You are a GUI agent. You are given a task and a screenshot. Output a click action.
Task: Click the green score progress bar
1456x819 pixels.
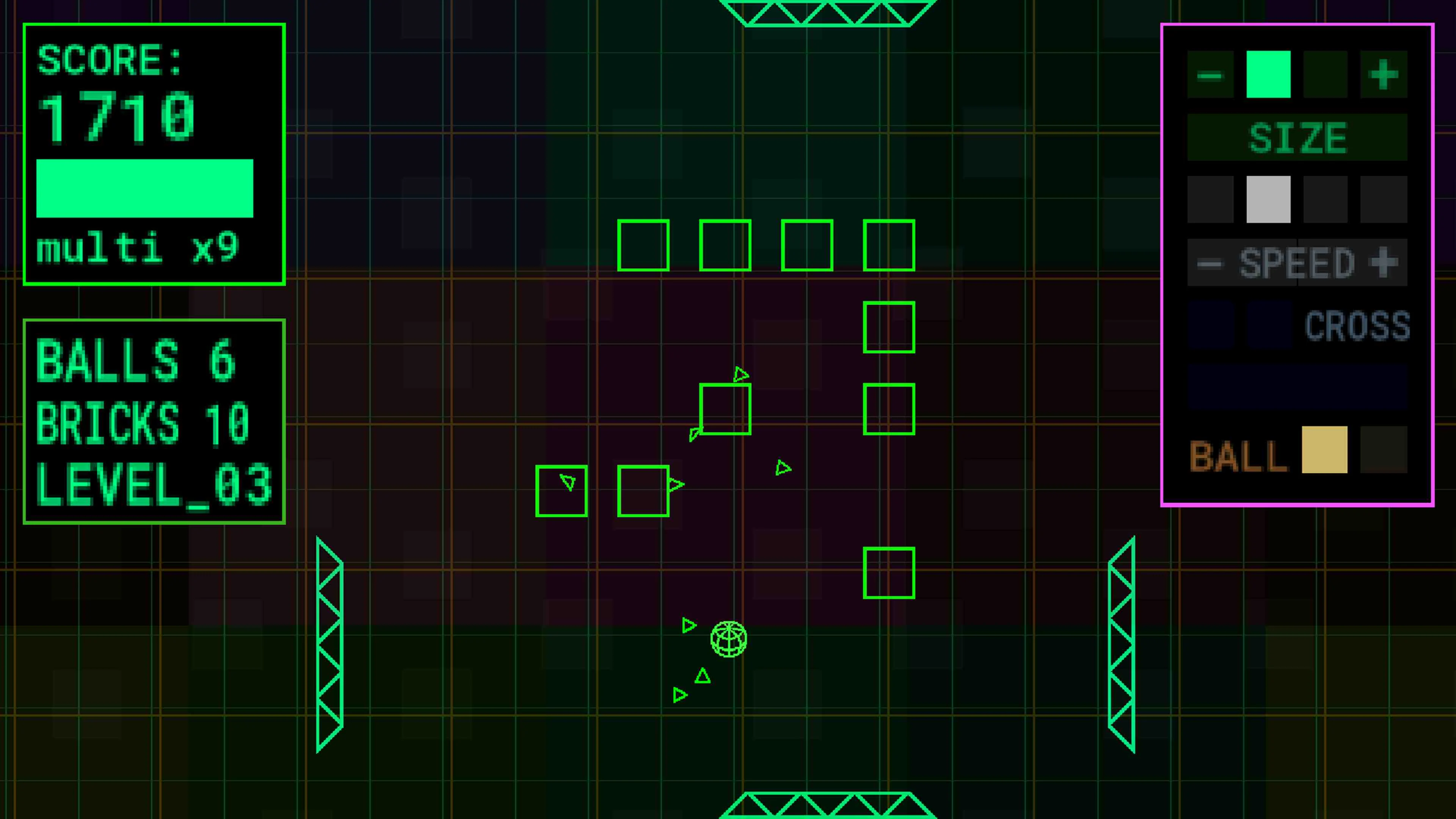[x=145, y=188]
